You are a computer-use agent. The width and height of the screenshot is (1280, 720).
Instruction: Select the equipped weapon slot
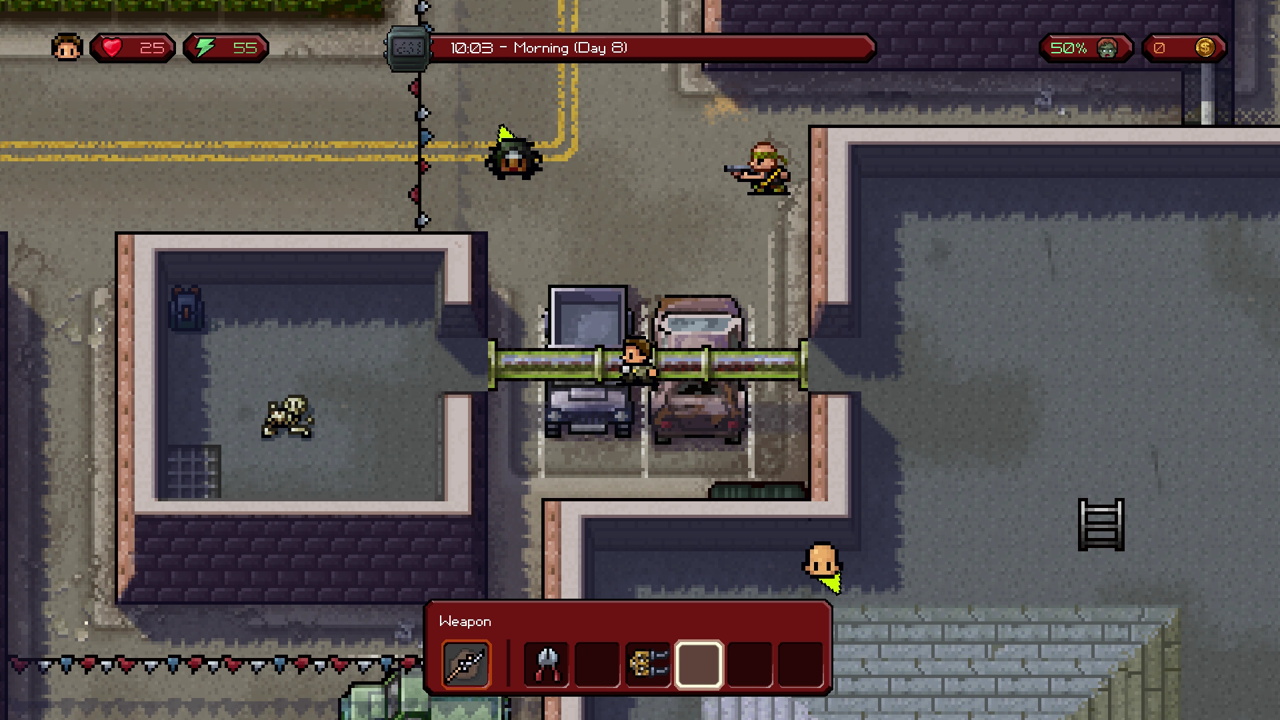[x=466, y=664]
